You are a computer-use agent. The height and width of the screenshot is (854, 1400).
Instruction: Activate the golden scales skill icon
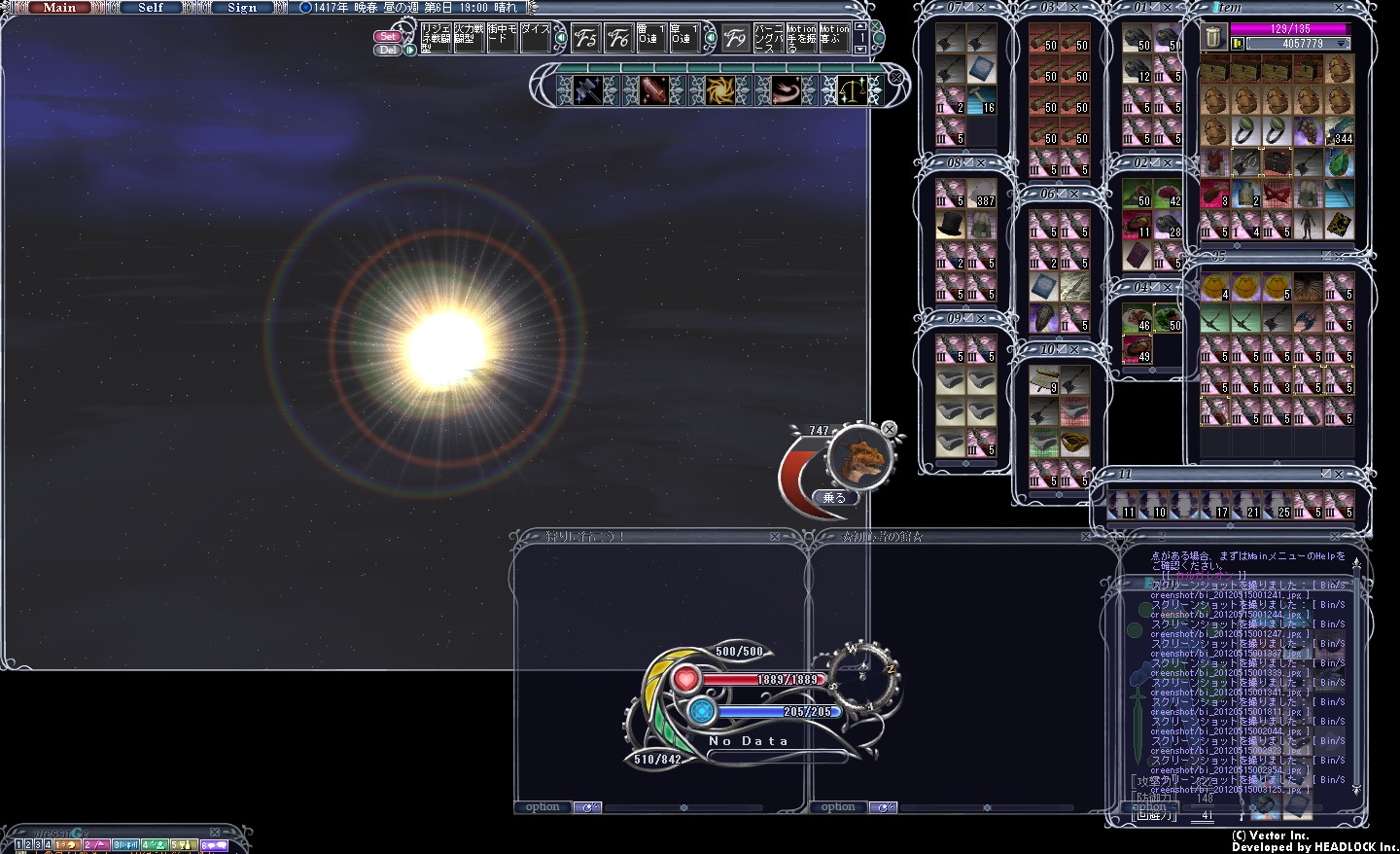pyautogui.click(x=852, y=89)
